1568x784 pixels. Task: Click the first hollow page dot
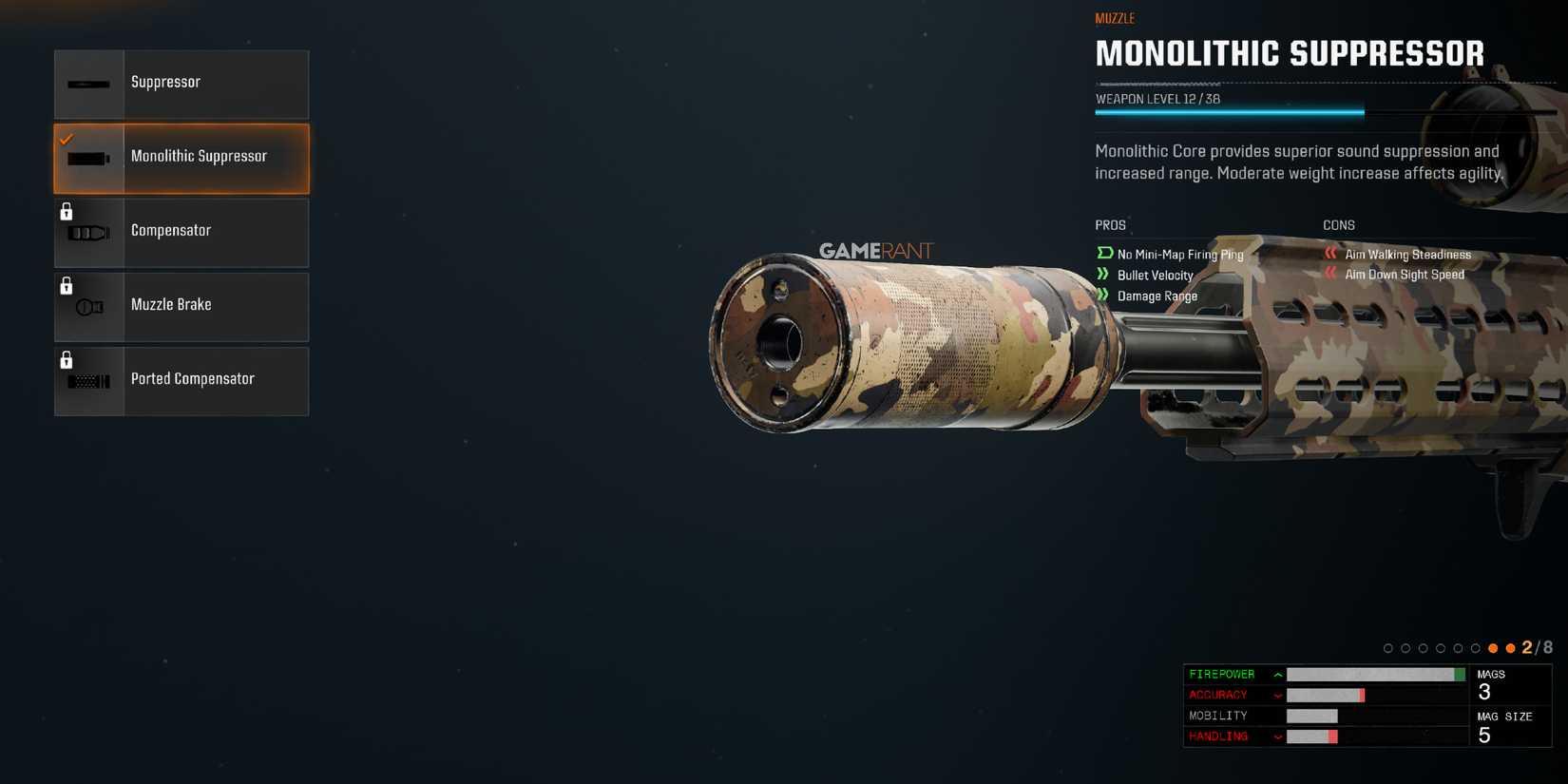(1388, 647)
